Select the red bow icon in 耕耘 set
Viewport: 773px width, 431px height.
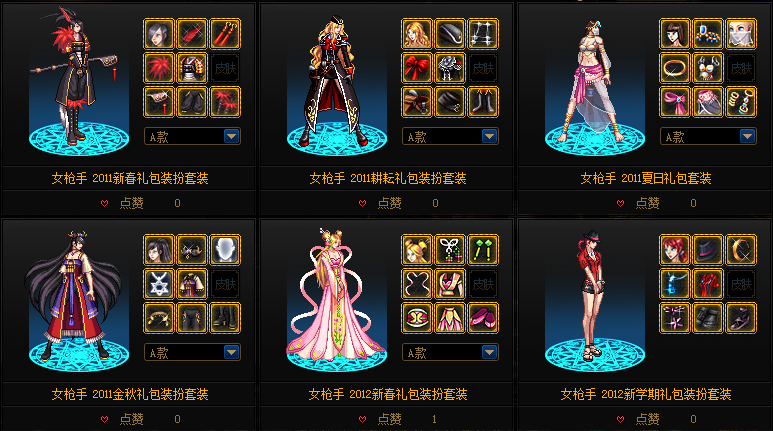coord(417,68)
